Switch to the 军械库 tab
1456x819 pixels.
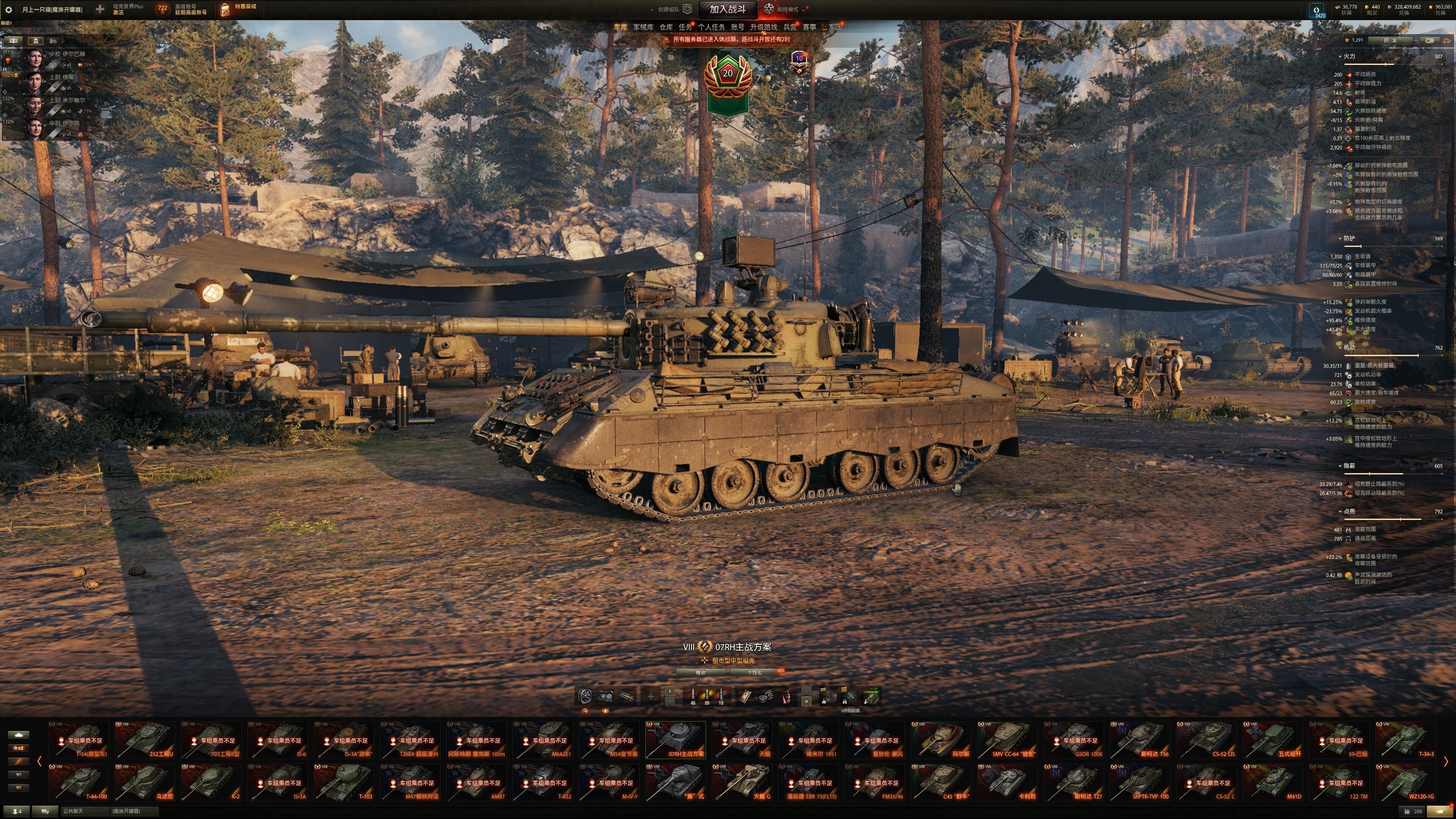coord(643,27)
